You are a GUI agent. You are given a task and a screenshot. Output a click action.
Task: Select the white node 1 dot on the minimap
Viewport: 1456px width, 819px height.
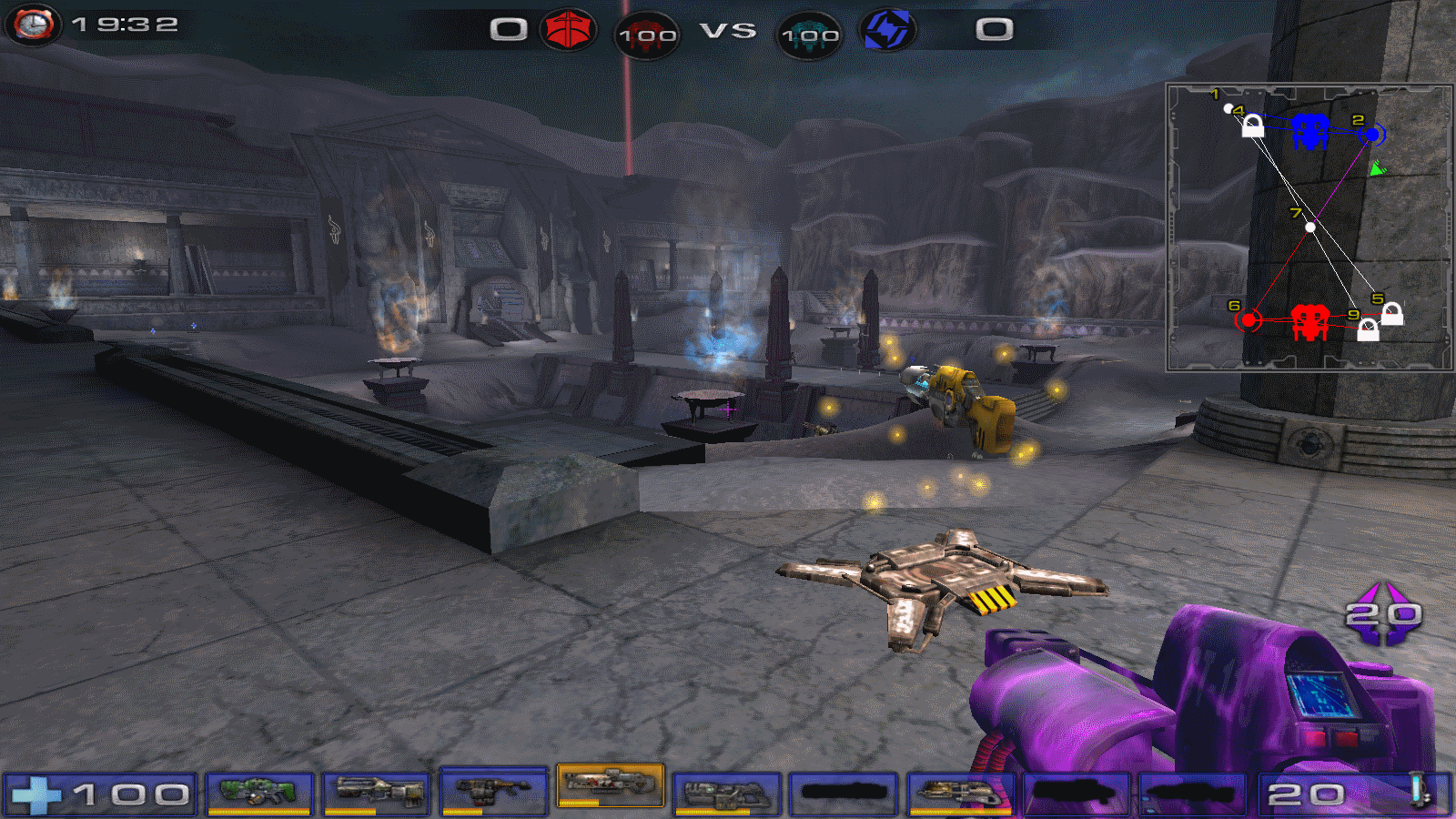click(1228, 108)
